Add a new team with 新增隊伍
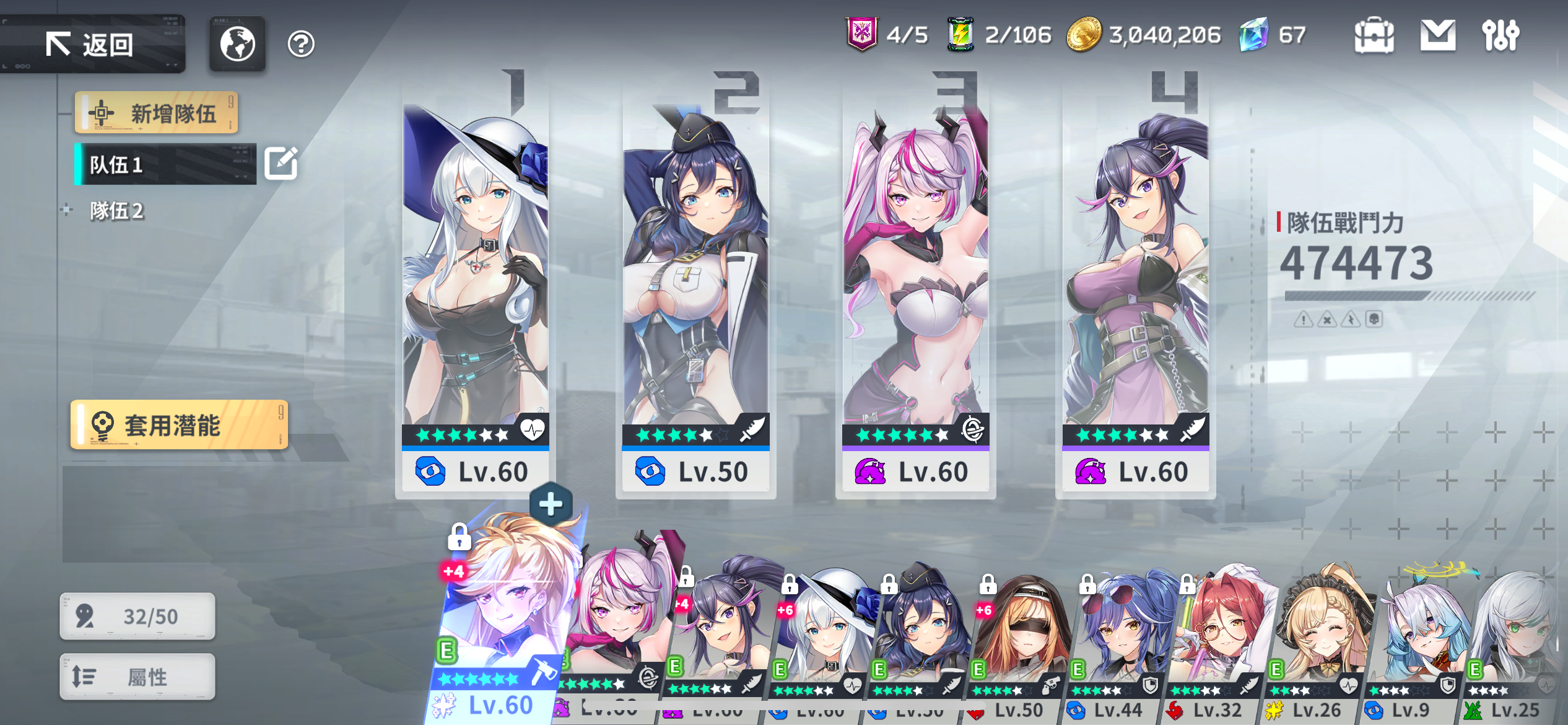This screenshot has width=1568, height=725. tap(157, 113)
